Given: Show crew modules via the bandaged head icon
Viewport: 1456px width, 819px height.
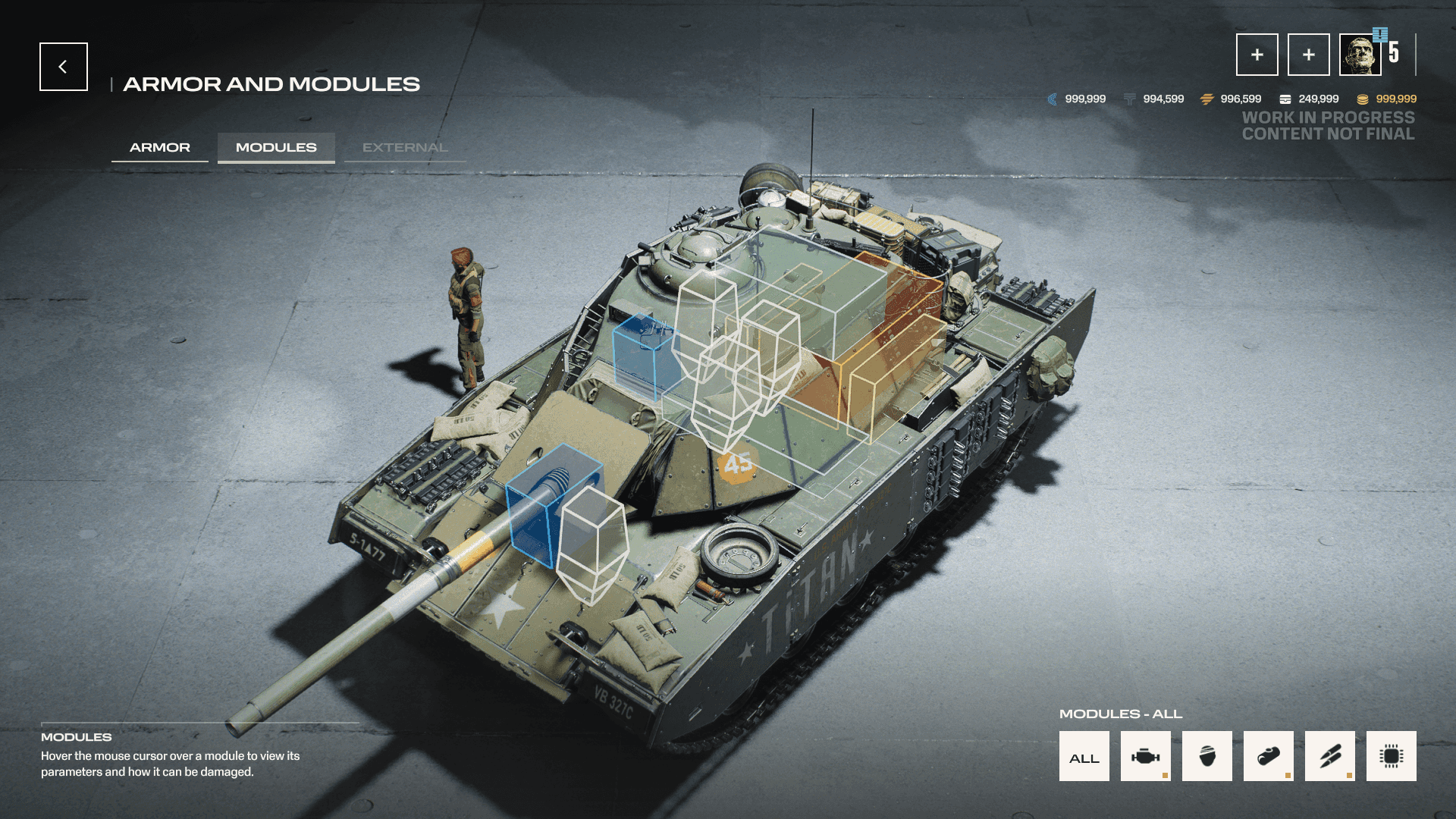Looking at the screenshot, I should pyautogui.click(x=1207, y=756).
